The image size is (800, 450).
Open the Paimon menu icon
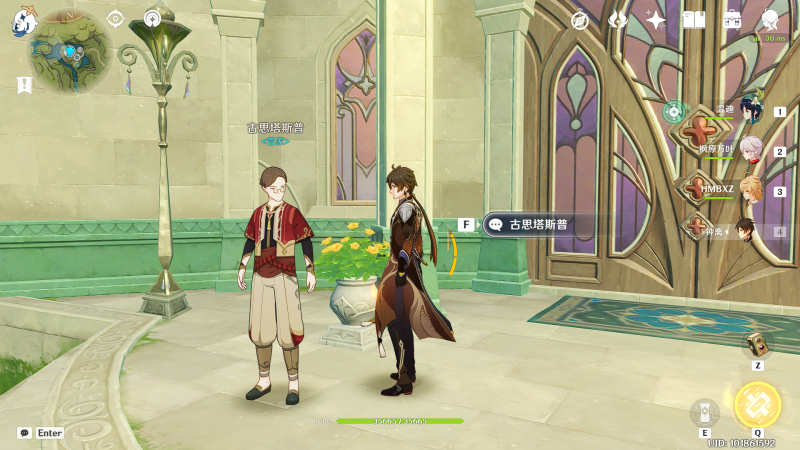coord(22,21)
